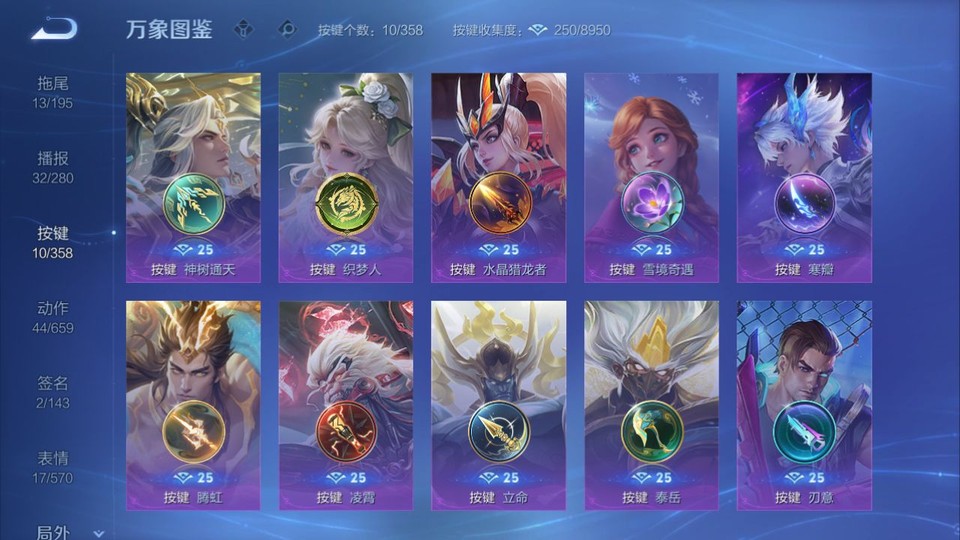Choose the 泰岳 button skin card
The image size is (960, 540).
[x=651, y=405]
